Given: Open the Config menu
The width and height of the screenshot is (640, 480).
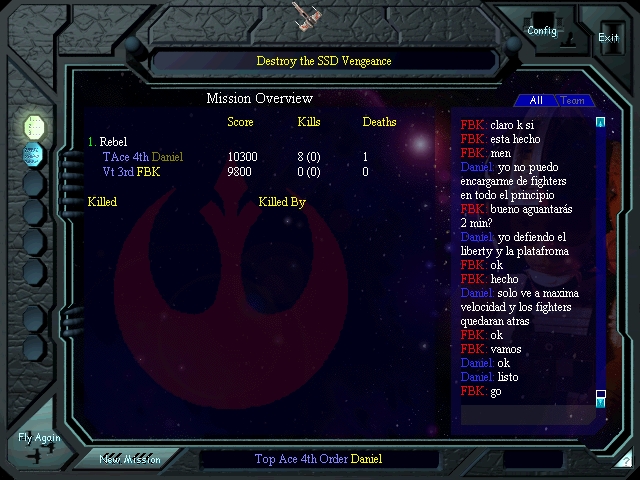Looking at the screenshot, I should click(542, 28).
